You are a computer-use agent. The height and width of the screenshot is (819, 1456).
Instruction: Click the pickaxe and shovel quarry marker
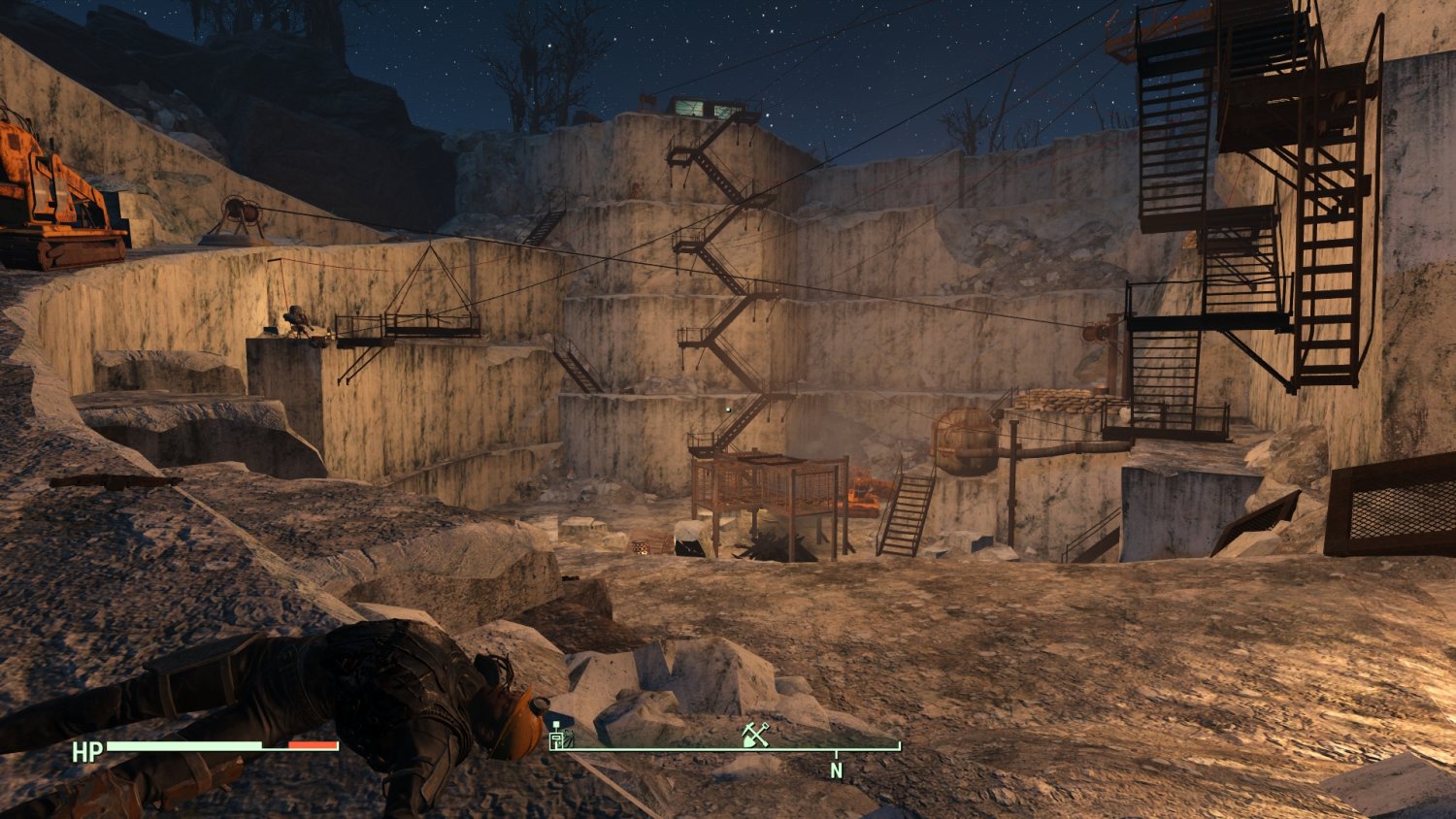coord(755,735)
